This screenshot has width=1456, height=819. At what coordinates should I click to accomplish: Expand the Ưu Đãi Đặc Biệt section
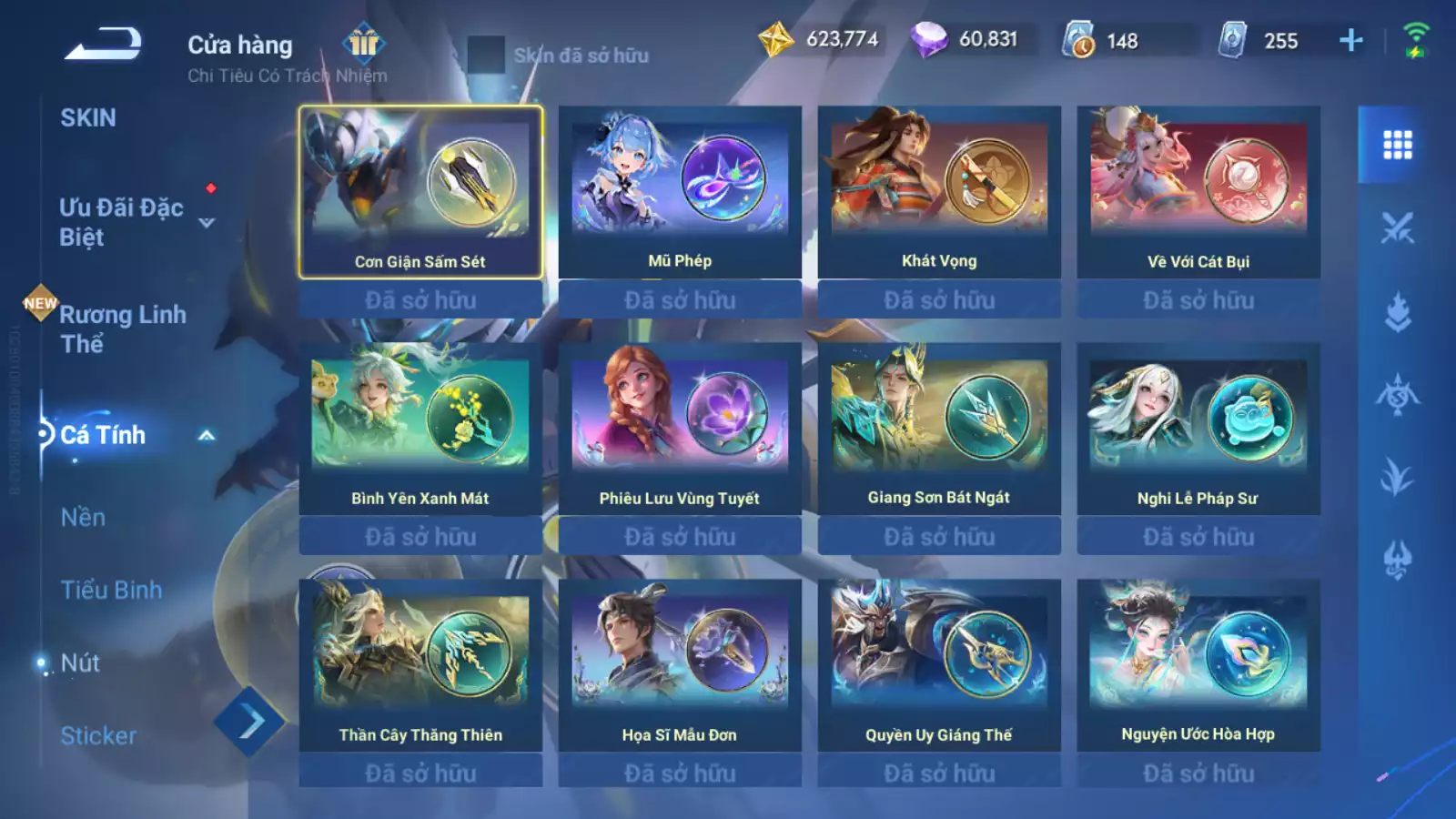(207, 223)
